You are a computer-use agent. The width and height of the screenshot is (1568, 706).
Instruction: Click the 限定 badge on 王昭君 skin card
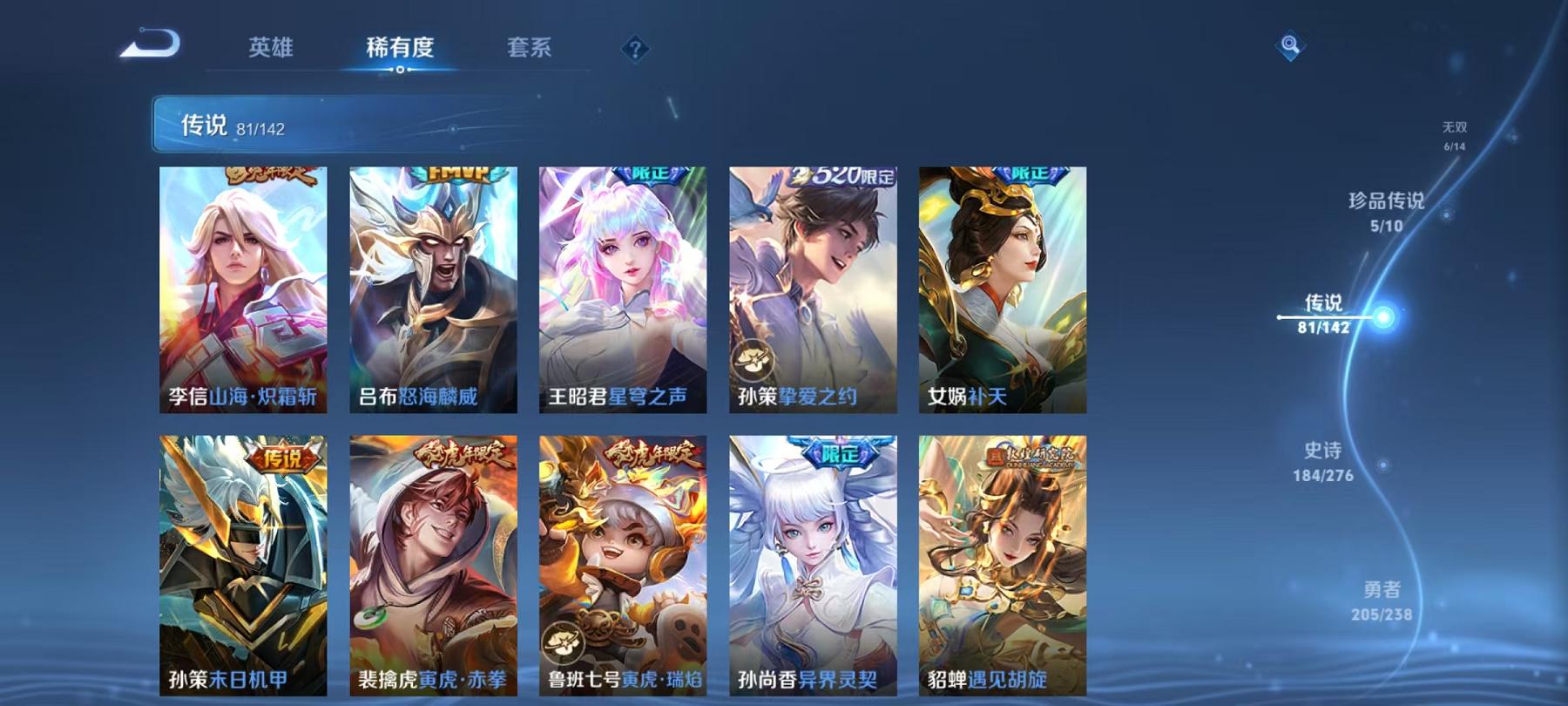pyautogui.click(x=648, y=173)
